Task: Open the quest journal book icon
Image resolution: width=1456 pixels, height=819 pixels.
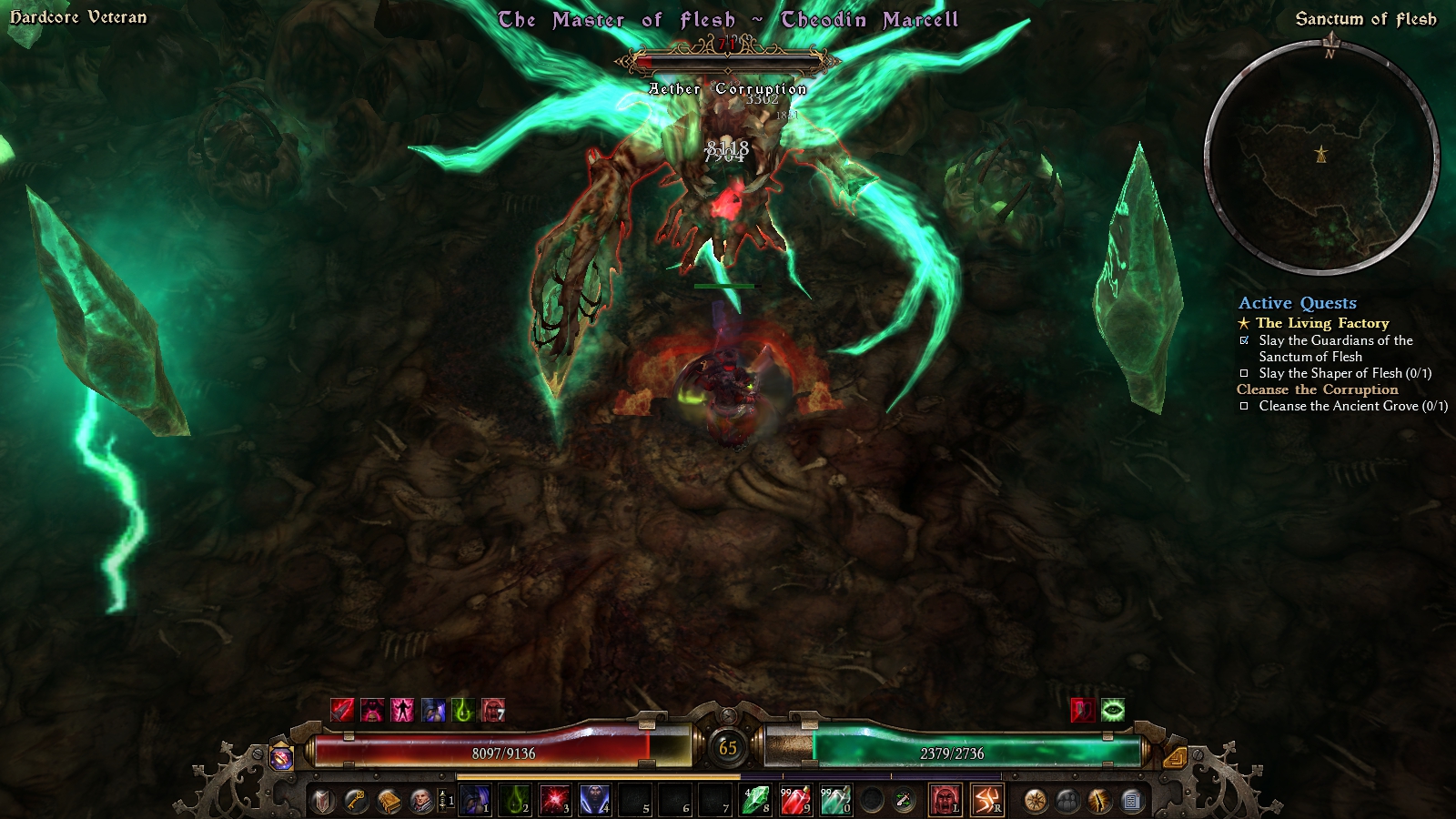Action: tap(389, 801)
